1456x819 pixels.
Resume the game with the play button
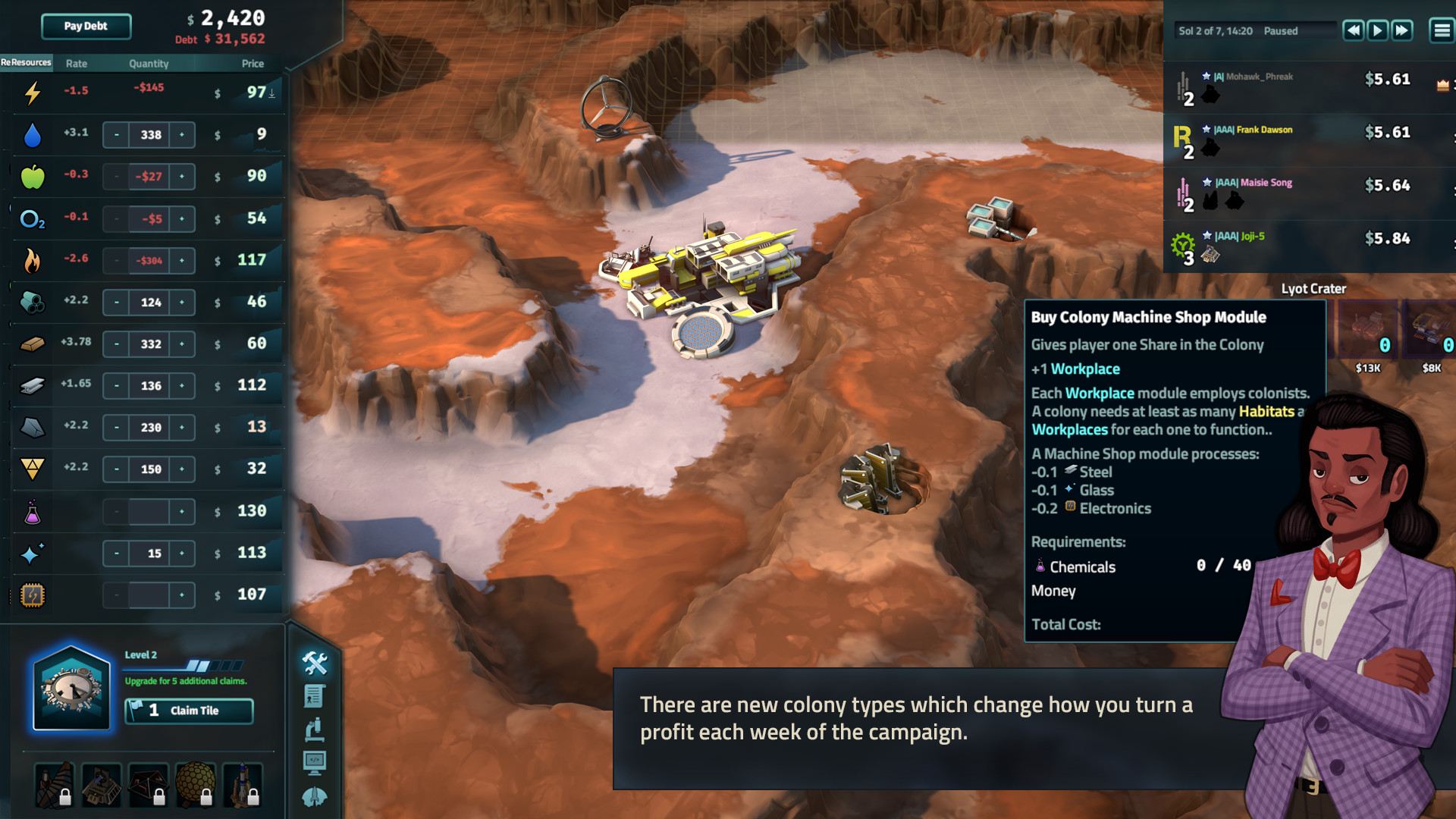tap(1376, 30)
